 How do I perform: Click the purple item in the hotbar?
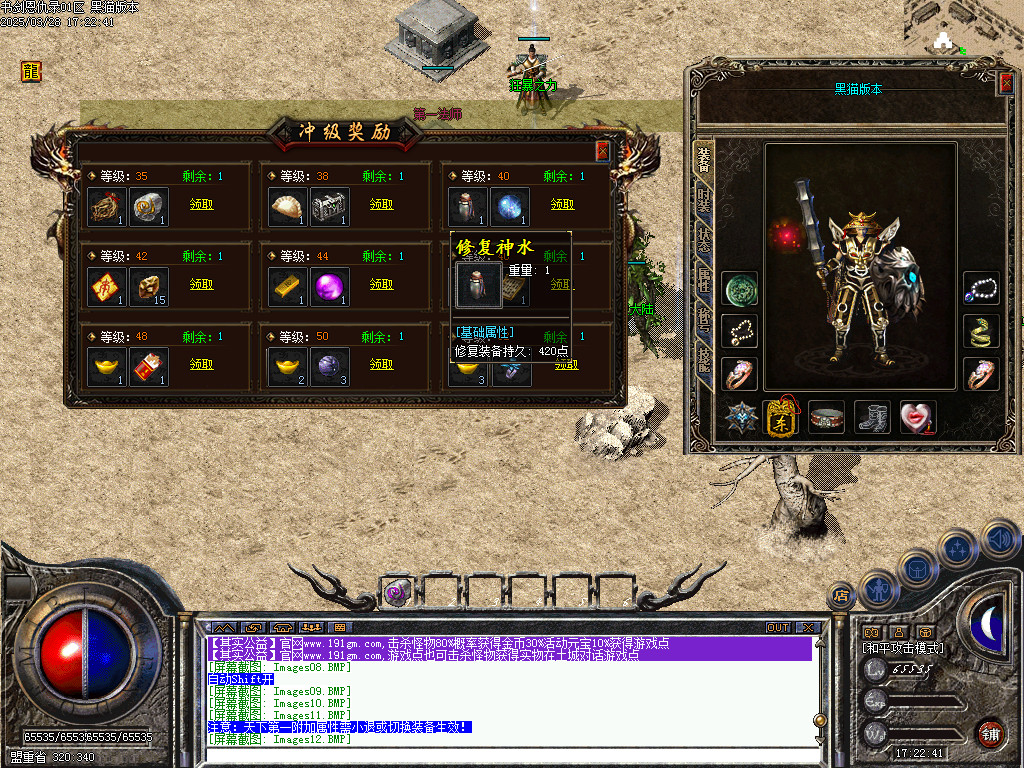click(396, 593)
